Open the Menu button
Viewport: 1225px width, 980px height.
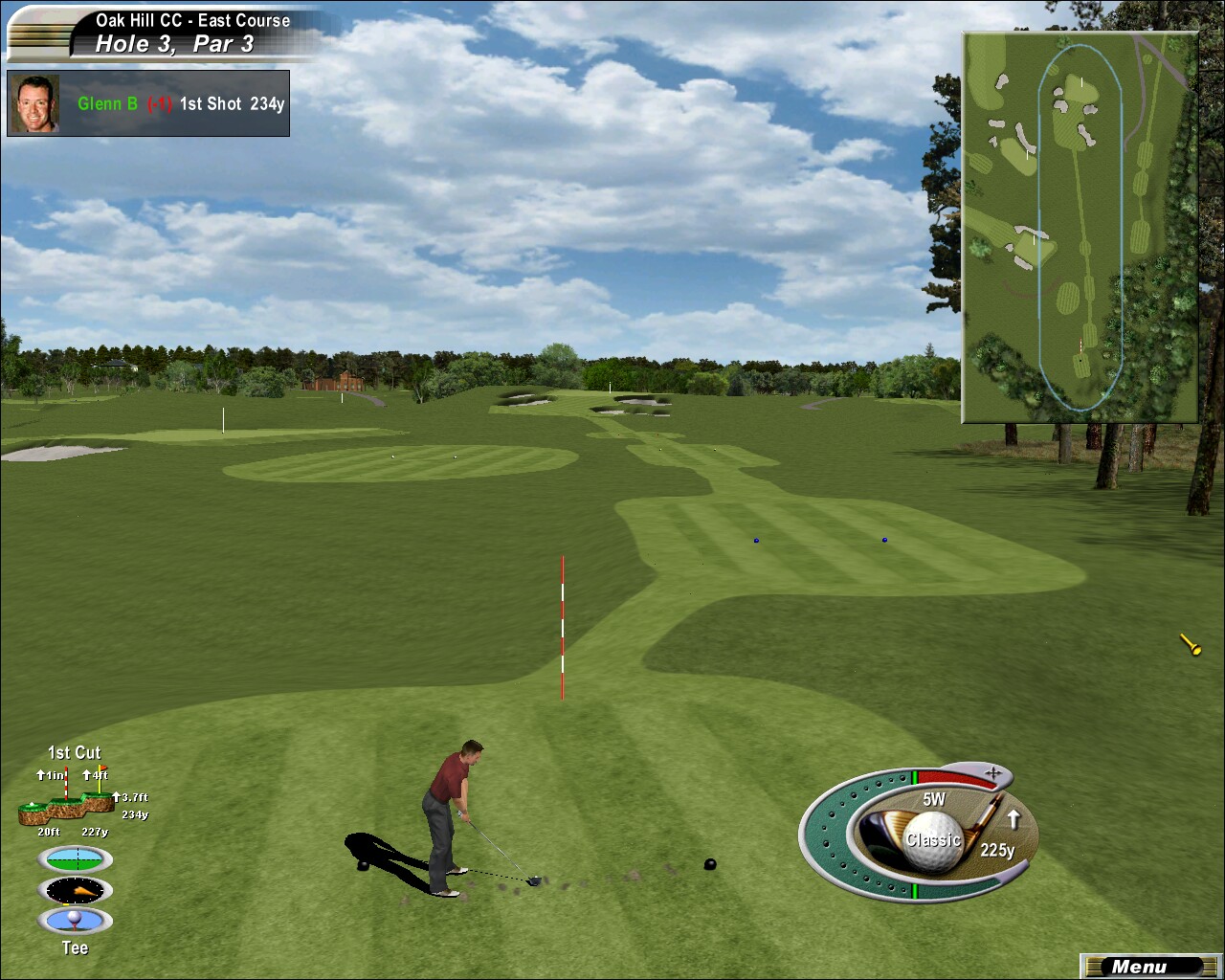[1139, 967]
